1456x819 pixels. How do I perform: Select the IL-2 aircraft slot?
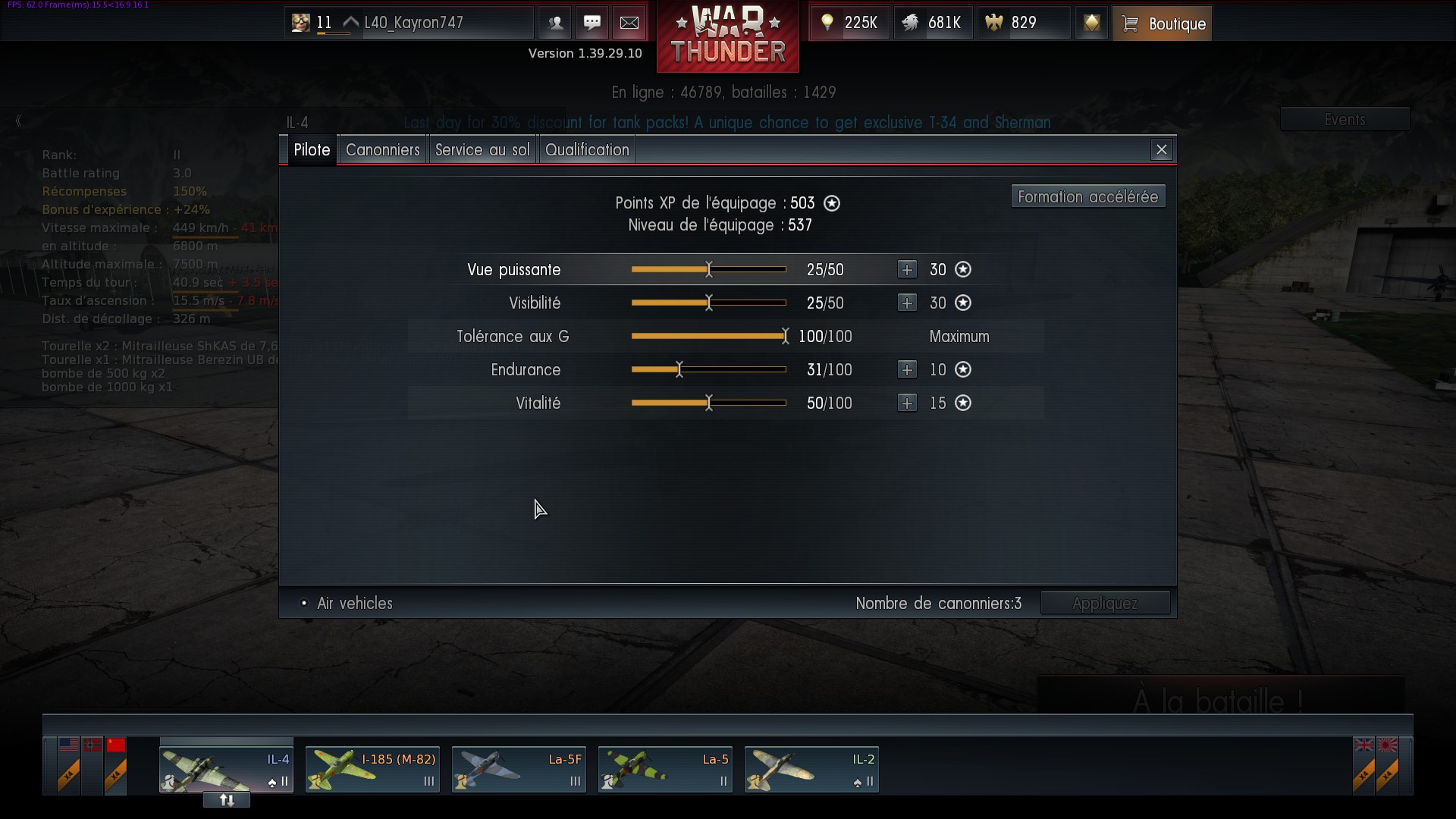click(811, 770)
